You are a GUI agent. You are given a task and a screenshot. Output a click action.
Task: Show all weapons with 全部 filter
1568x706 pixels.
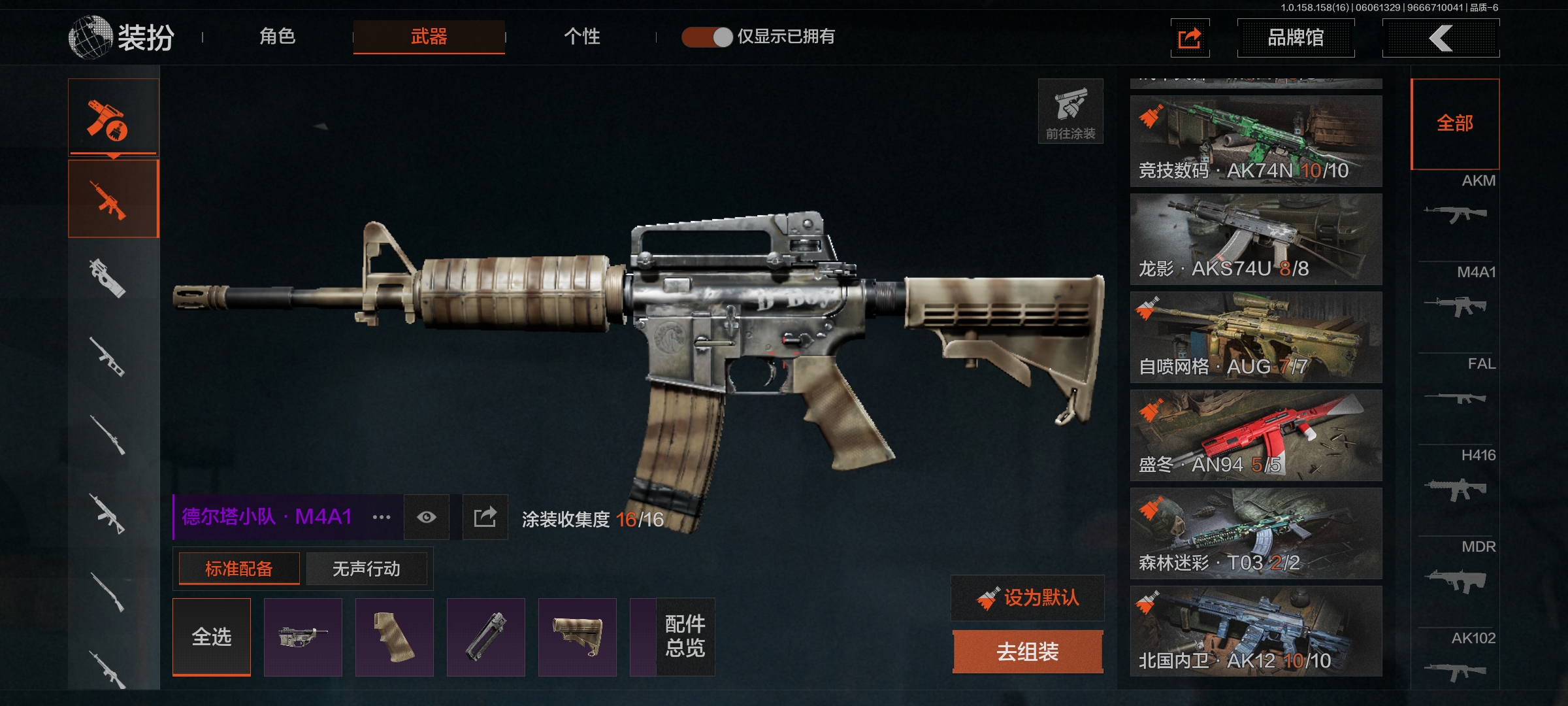pyautogui.click(x=1455, y=124)
